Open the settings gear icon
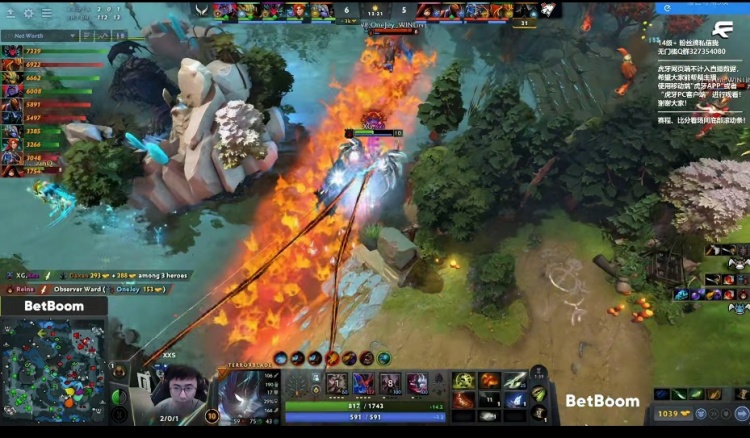The height and width of the screenshot is (438, 750). 27,14
